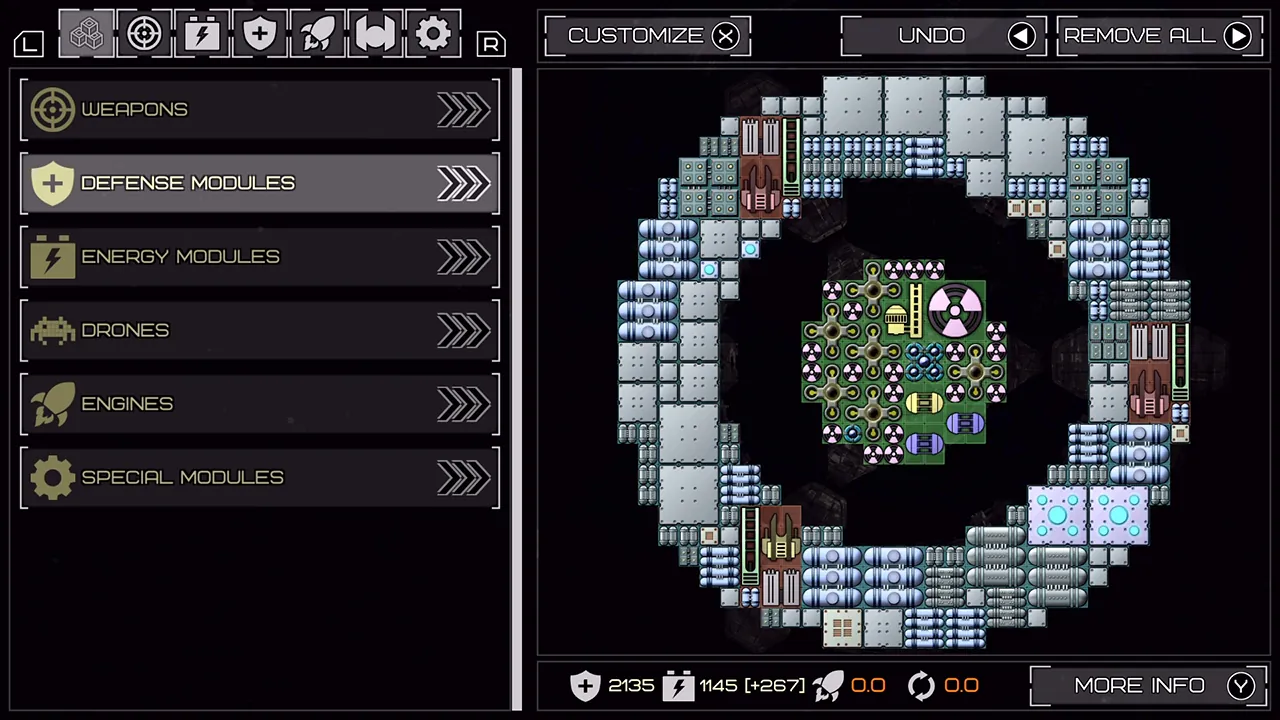Select the cubes modules tab icon in toolbar
The height and width of the screenshot is (720, 1280).
click(x=86, y=33)
